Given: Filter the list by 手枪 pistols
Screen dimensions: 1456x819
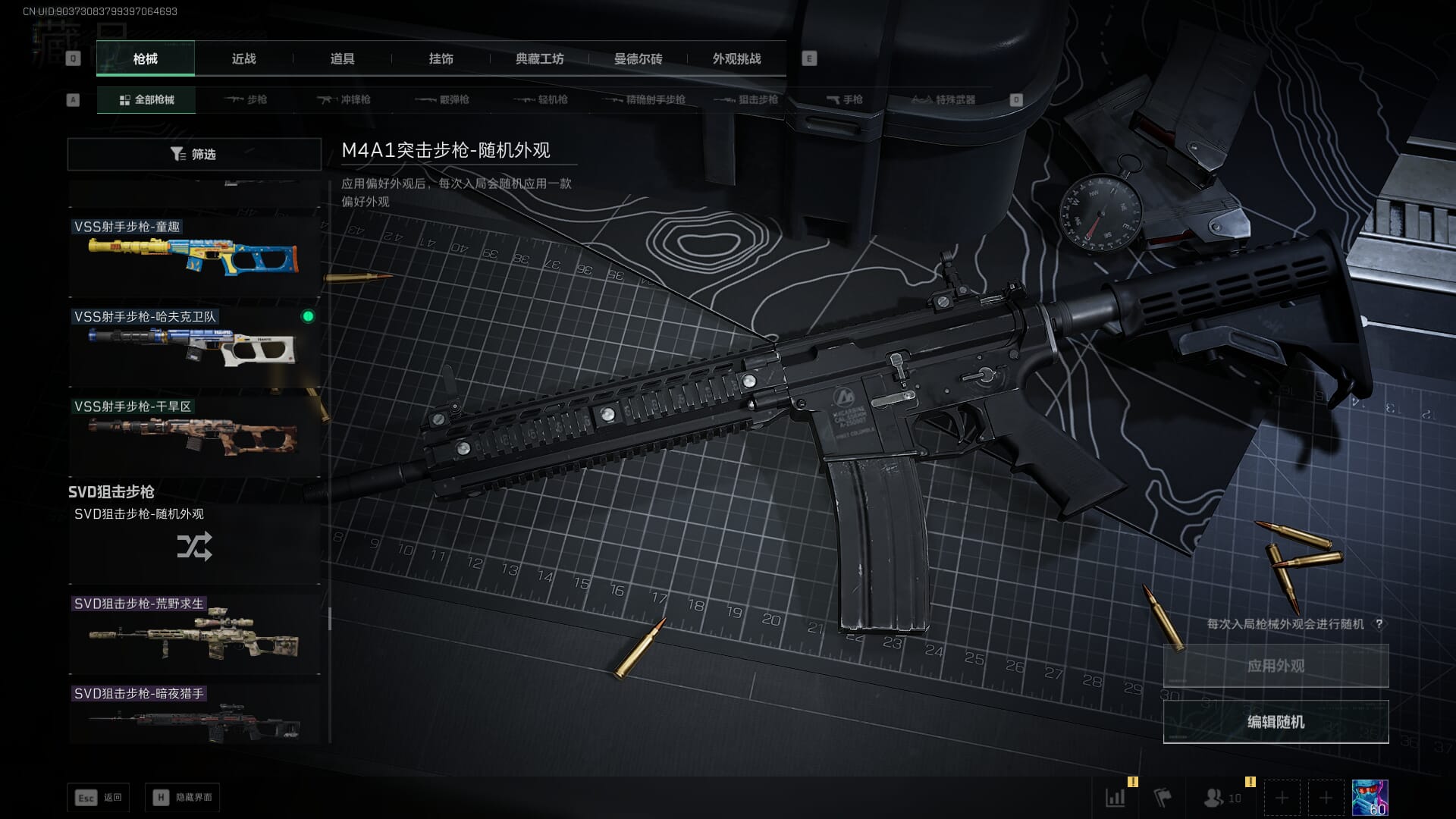Looking at the screenshot, I should coord(844,99).
